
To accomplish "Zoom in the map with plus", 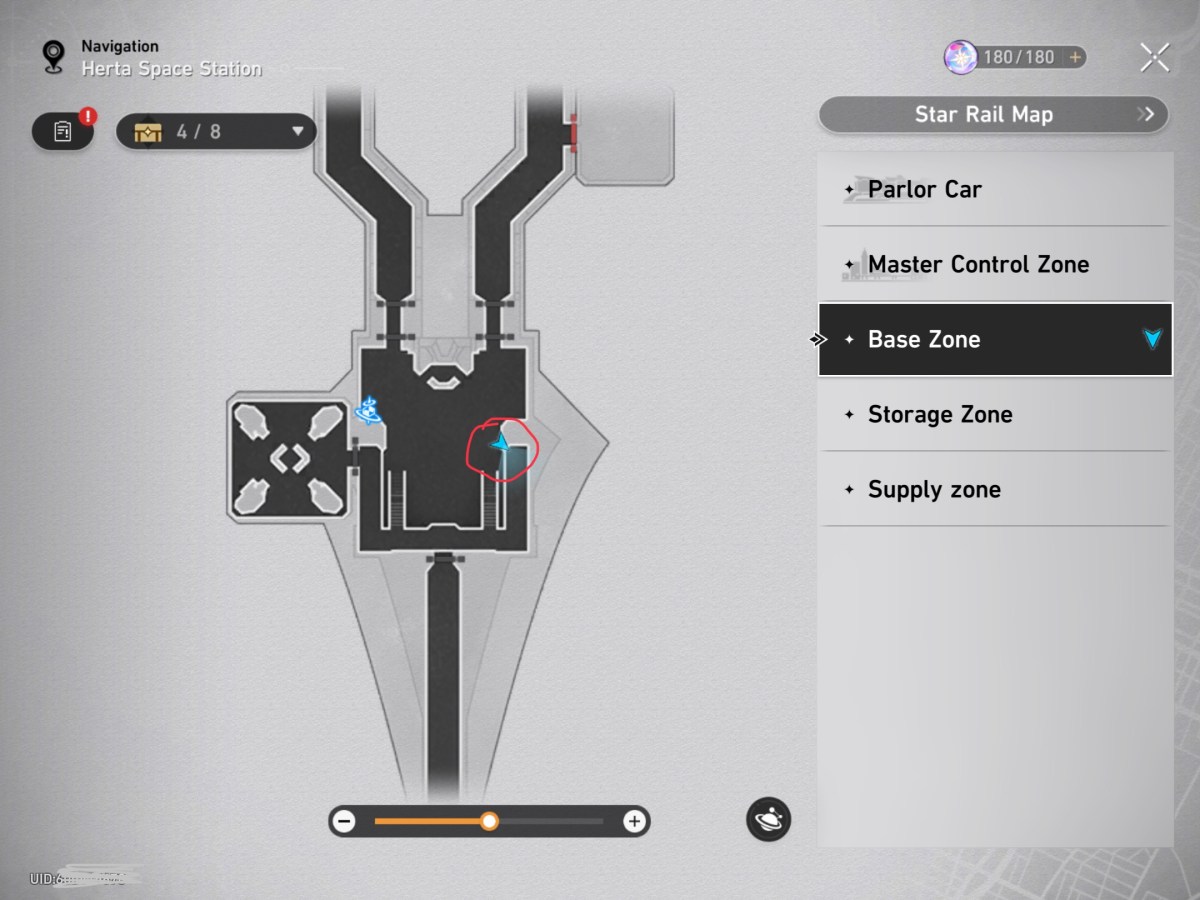I will click(x=634, y=822).
